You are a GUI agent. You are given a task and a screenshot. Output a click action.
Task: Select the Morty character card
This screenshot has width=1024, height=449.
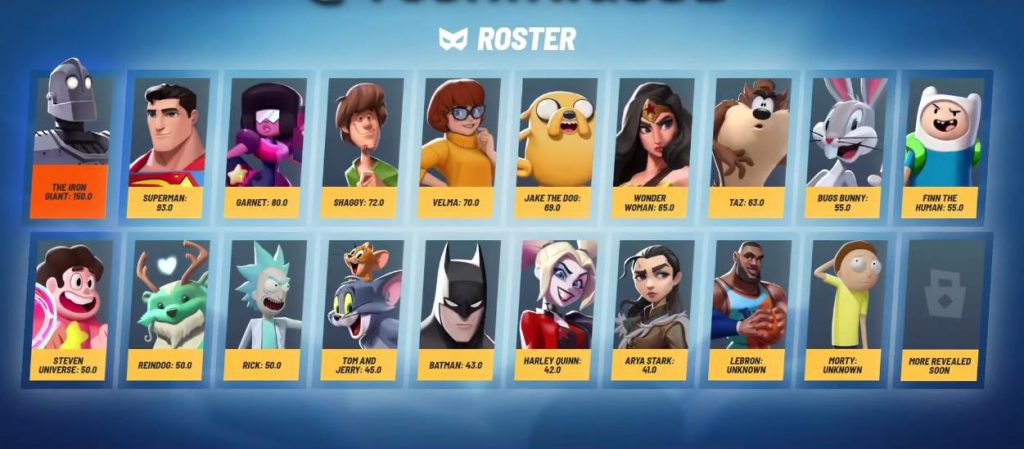[845, 310]
